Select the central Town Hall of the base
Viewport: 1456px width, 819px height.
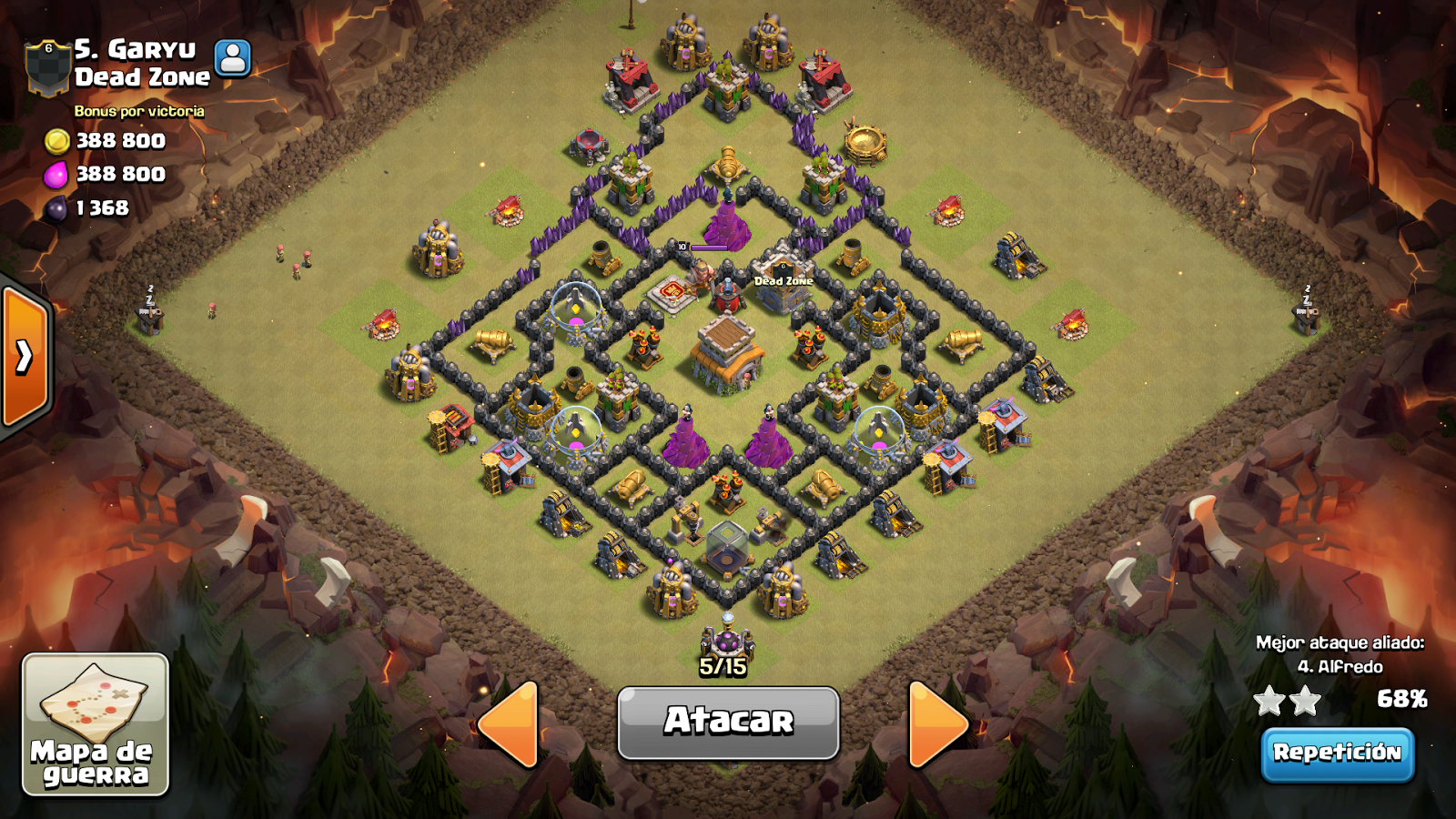pyautogui.click(x=728, y=350)
